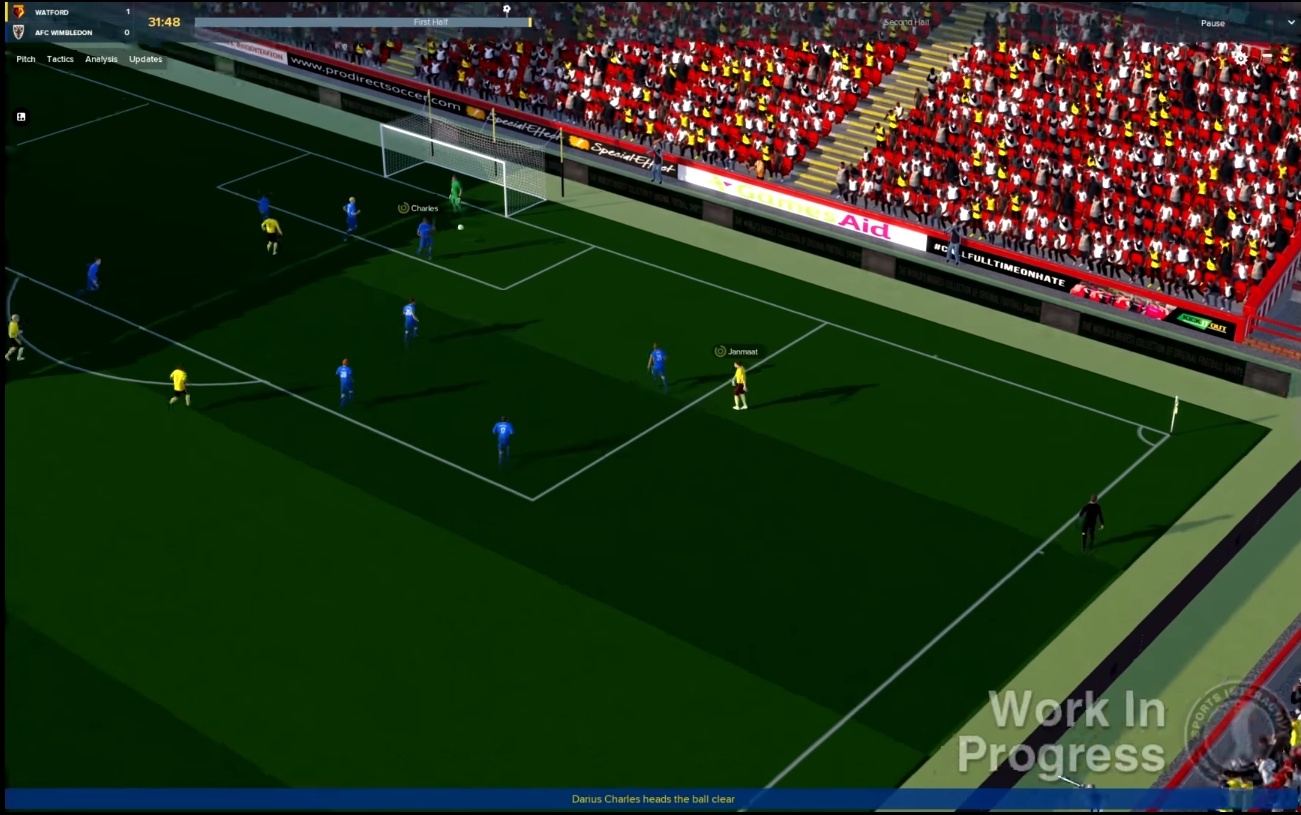The height and width of the screenshot is (815, 1301).
Task: Open the Analysis tab
Action: tap(100, 59)
